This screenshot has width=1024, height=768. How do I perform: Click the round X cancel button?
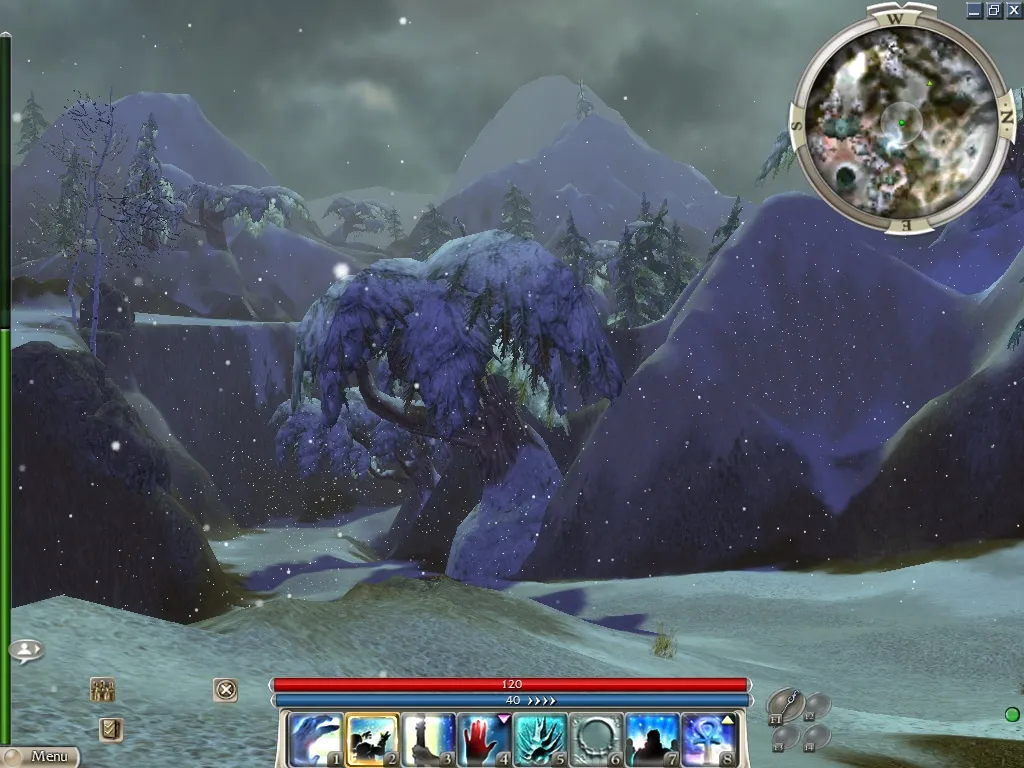(x=226, y=689)
